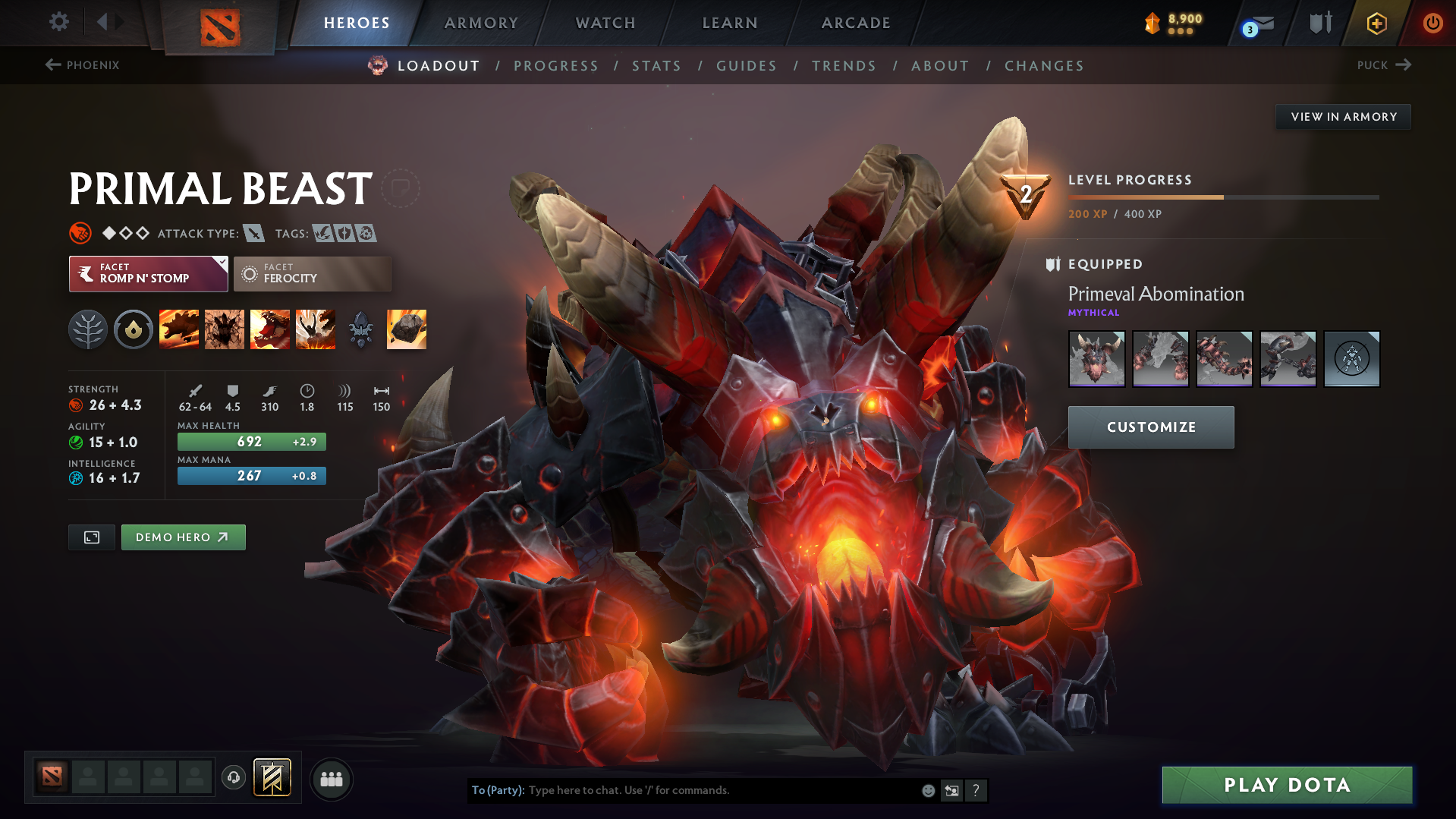
Task: Check the level progress XP bar
Action: (x=1222, y=197)
